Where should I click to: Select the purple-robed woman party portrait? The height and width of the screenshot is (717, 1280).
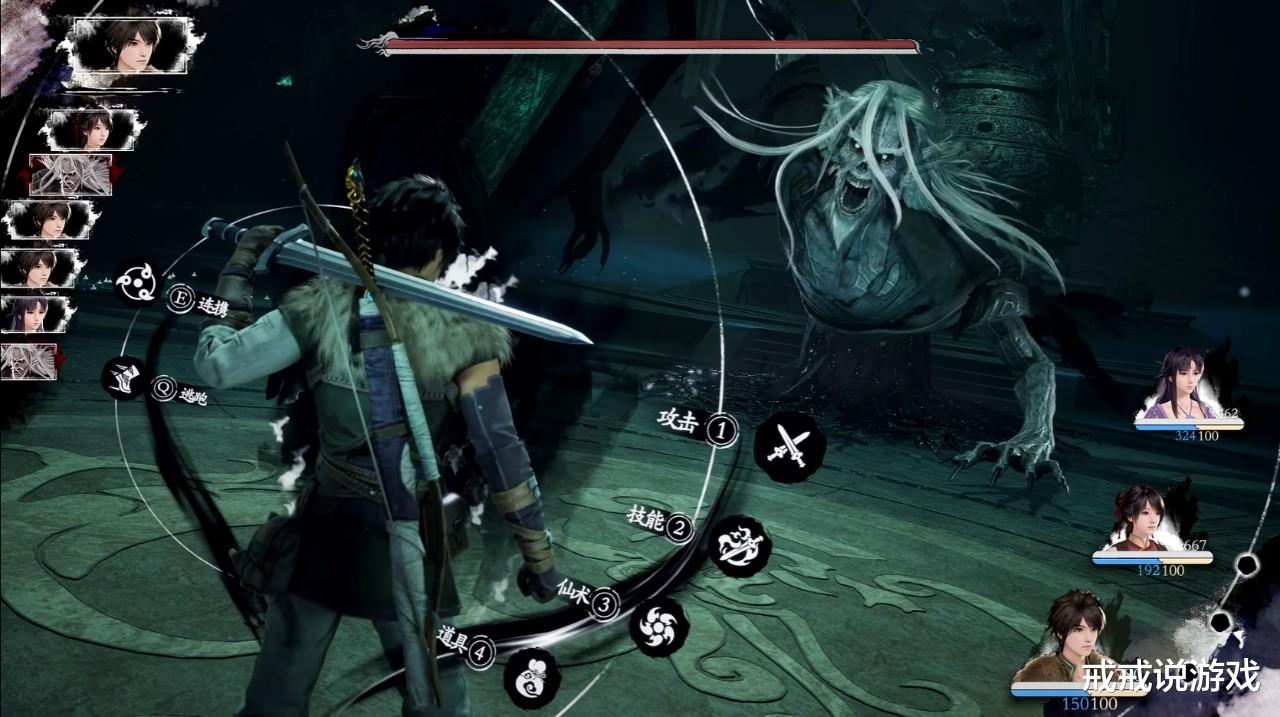tap(1186, 387)
